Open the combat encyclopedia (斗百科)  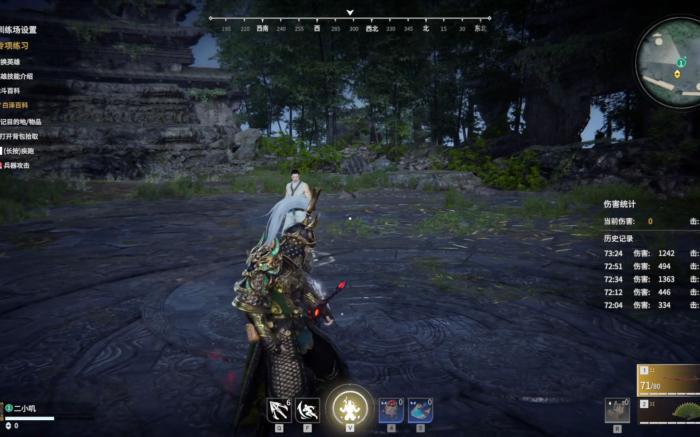tap(13, 90)
